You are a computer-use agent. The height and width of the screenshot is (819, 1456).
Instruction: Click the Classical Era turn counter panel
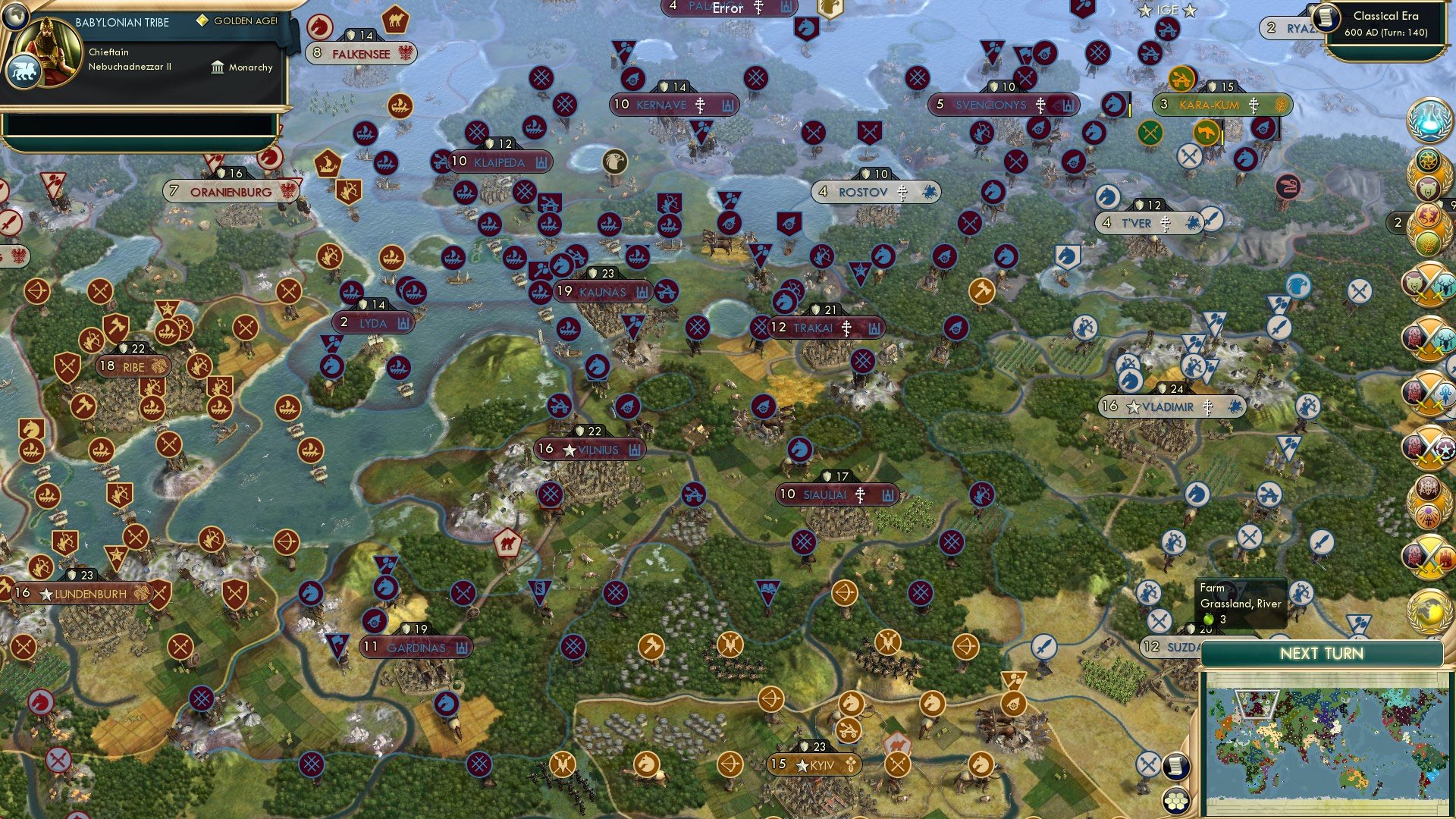coord(1388,23)
